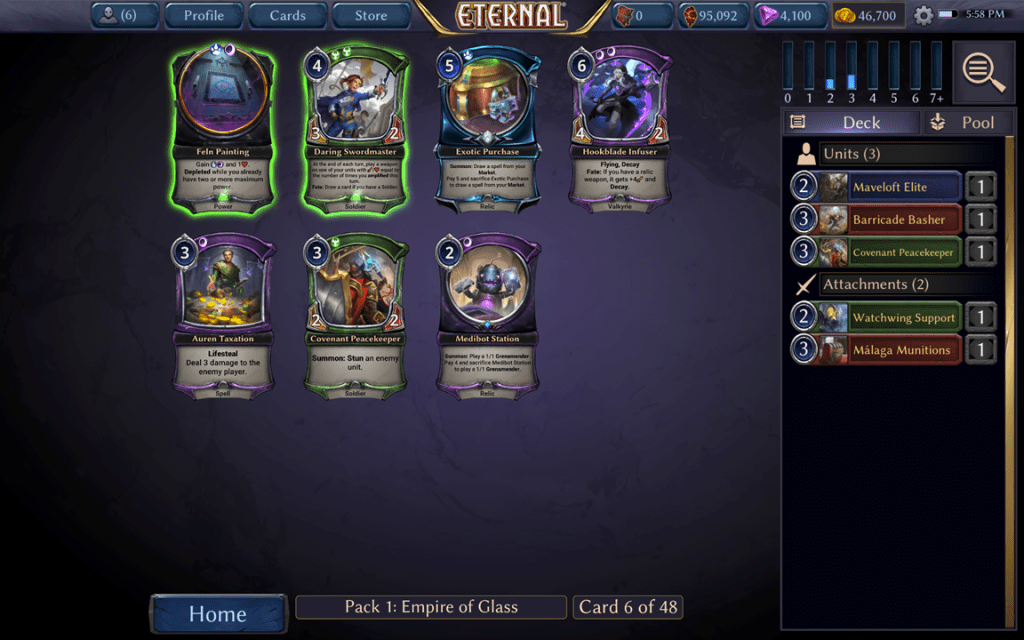Open settings via the gear icon

click(x=923, y=16)
